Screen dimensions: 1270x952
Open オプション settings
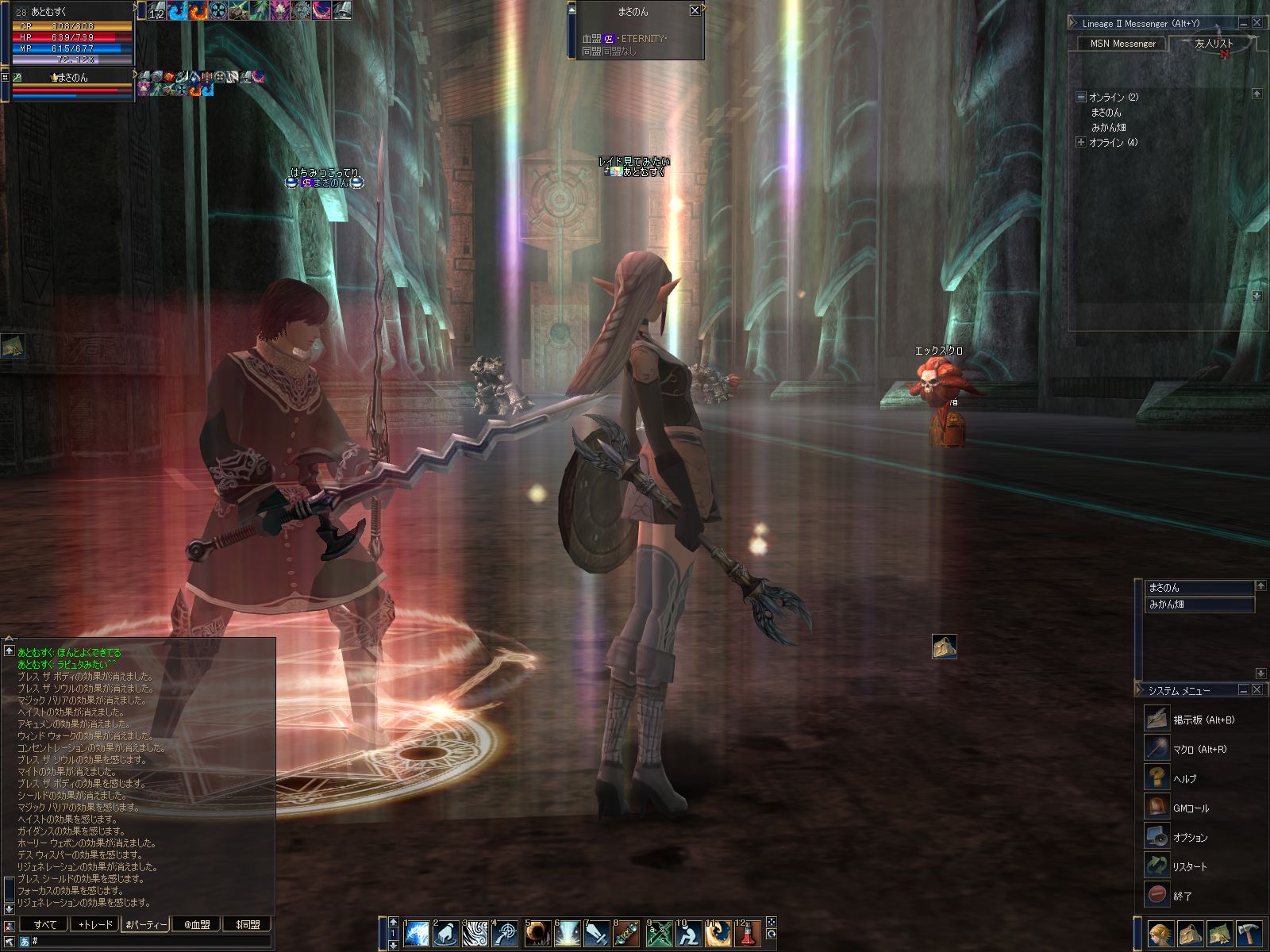pyautogui.click(x=1190, y=837)
